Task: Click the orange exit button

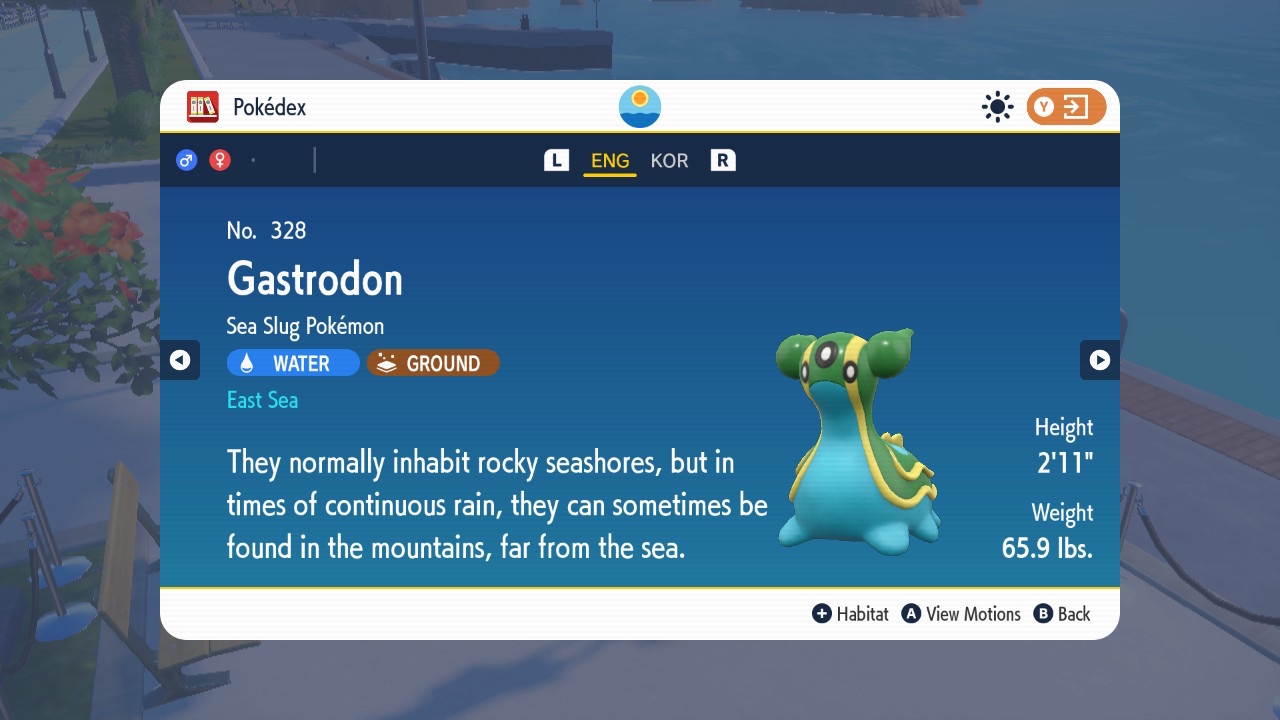Action: 1065,107
